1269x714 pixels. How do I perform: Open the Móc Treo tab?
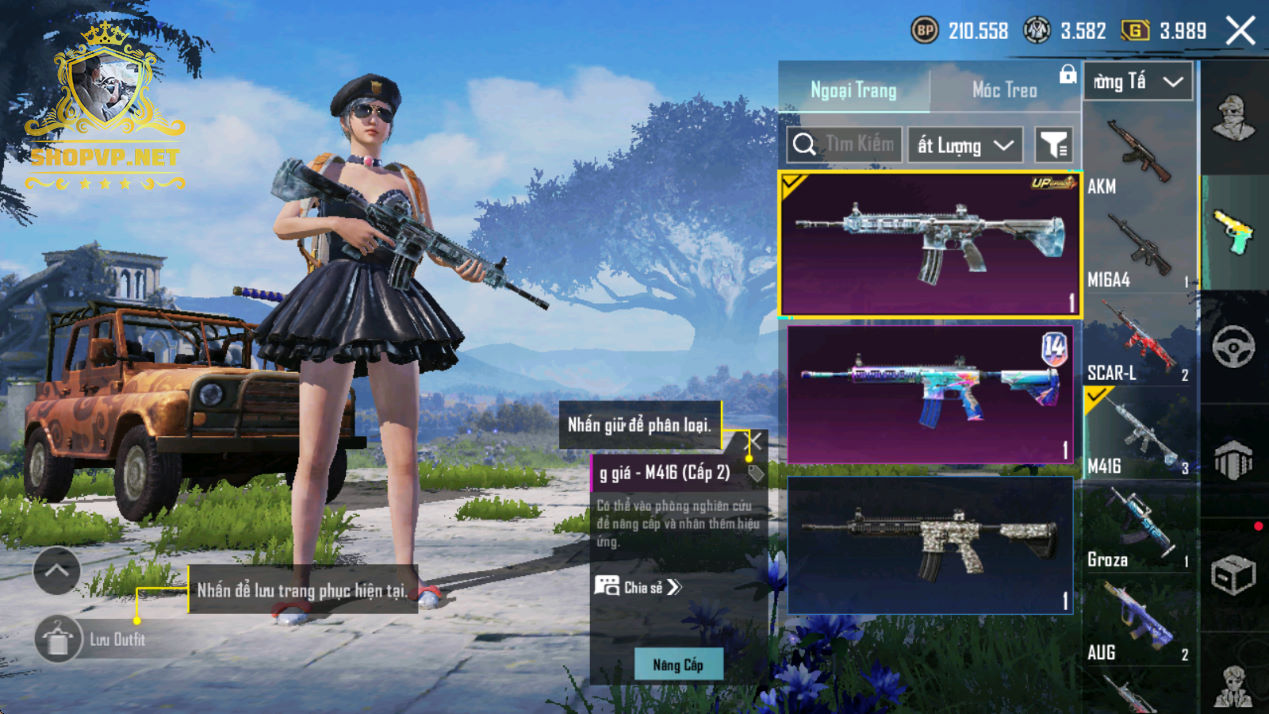[1004, 90]
